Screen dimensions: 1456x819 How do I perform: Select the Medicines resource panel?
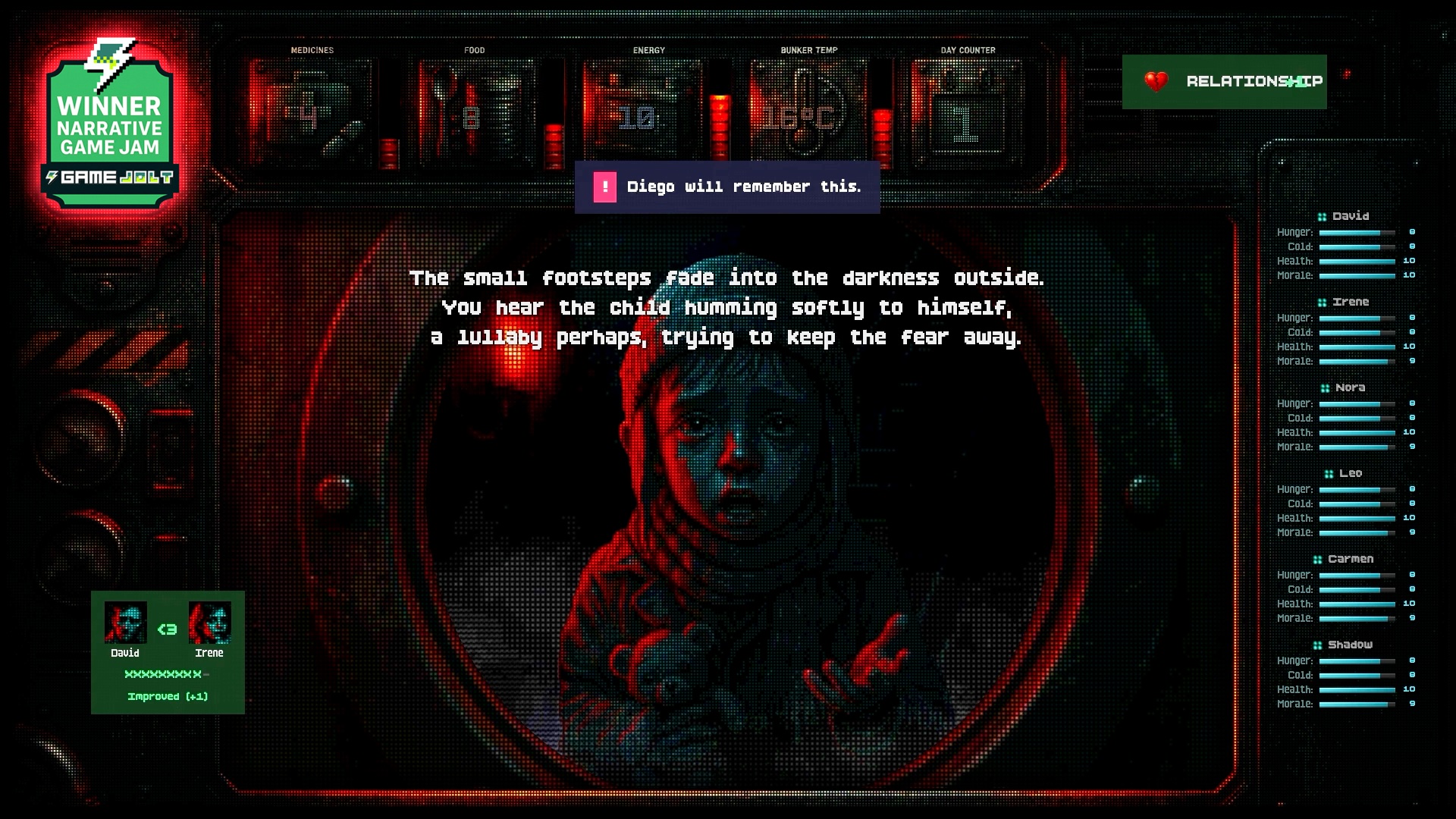[x=312, y=114]
